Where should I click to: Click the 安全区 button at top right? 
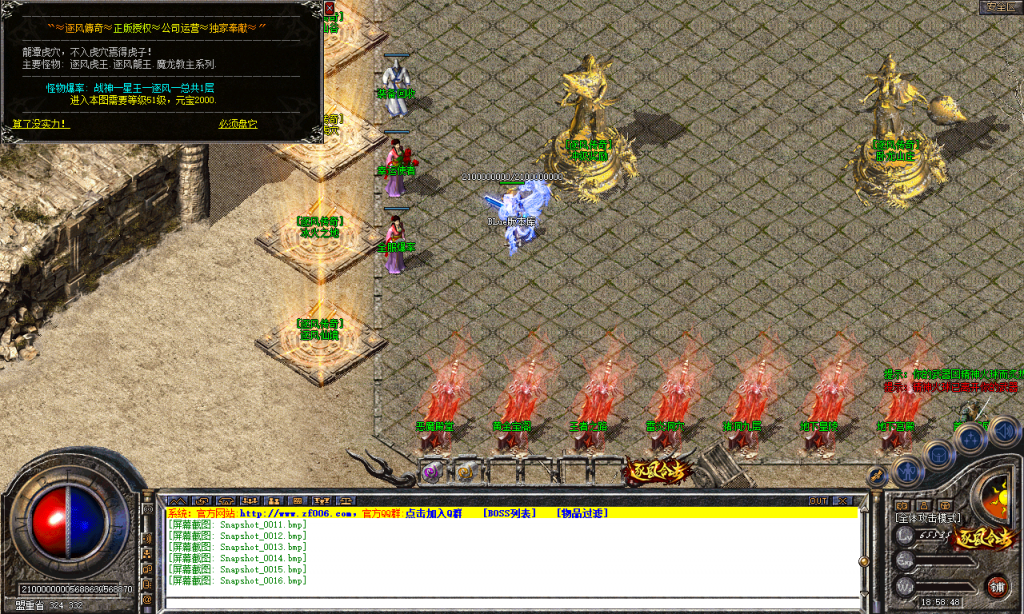click(x=1000, y=7)
